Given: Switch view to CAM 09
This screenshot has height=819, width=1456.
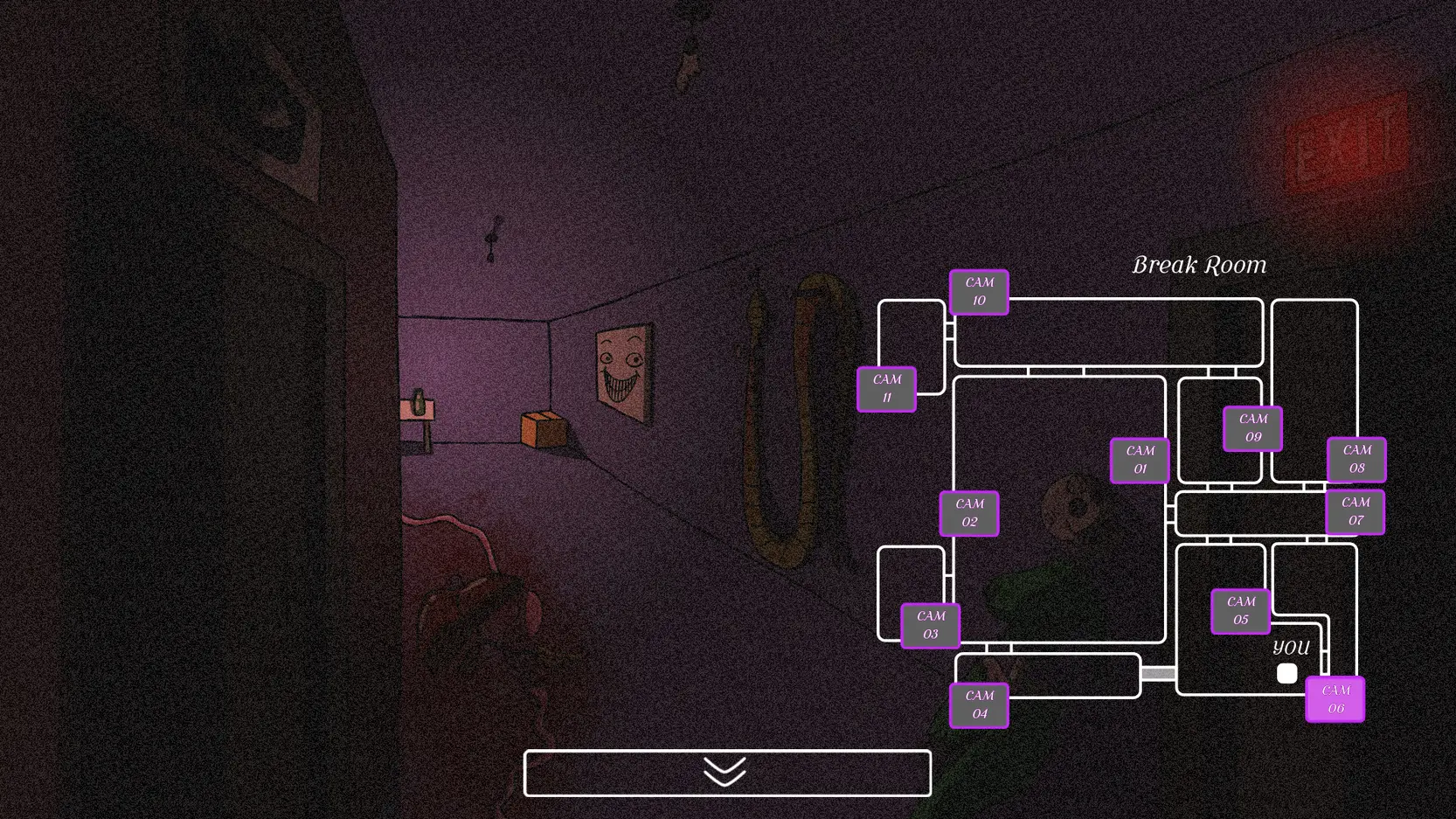Looking at the screenshot, I should point(1252,428).
